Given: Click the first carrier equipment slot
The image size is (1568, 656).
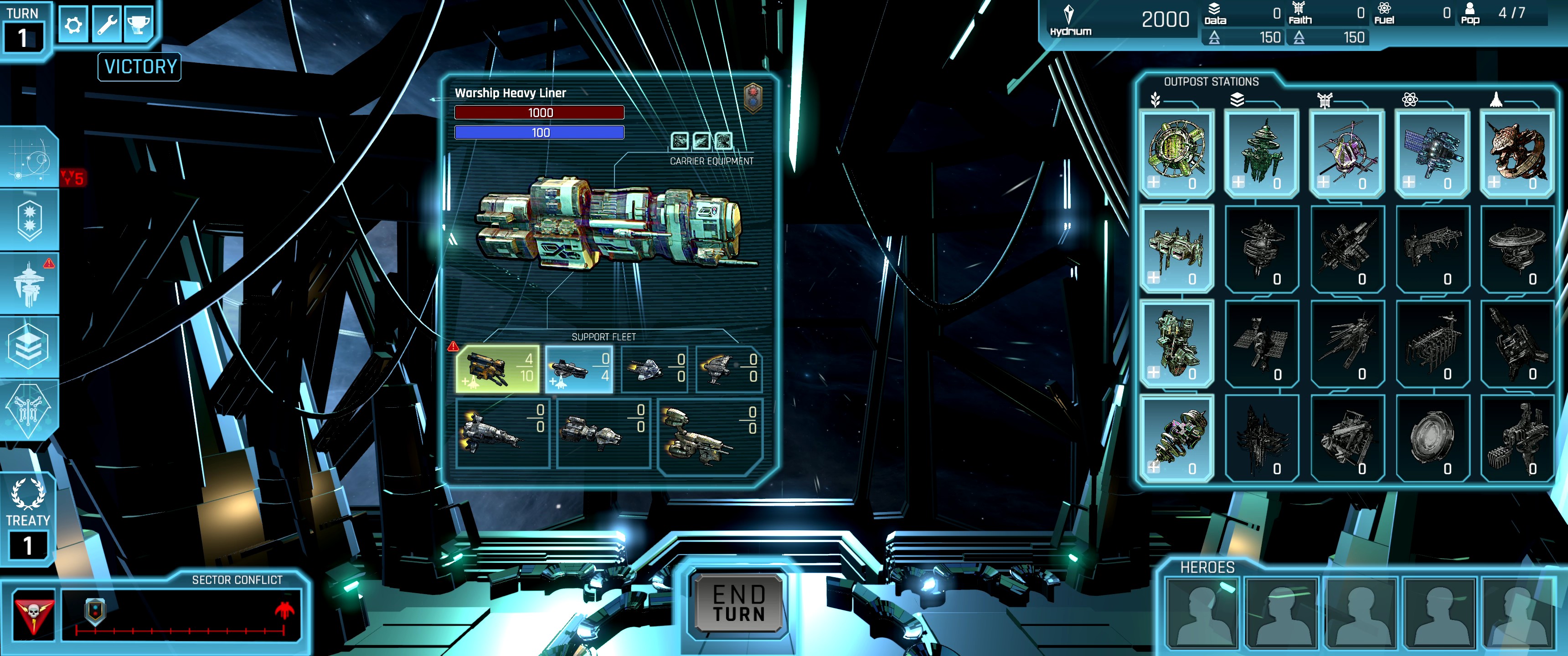Looking at the screenshot, I should pos(679,141).
